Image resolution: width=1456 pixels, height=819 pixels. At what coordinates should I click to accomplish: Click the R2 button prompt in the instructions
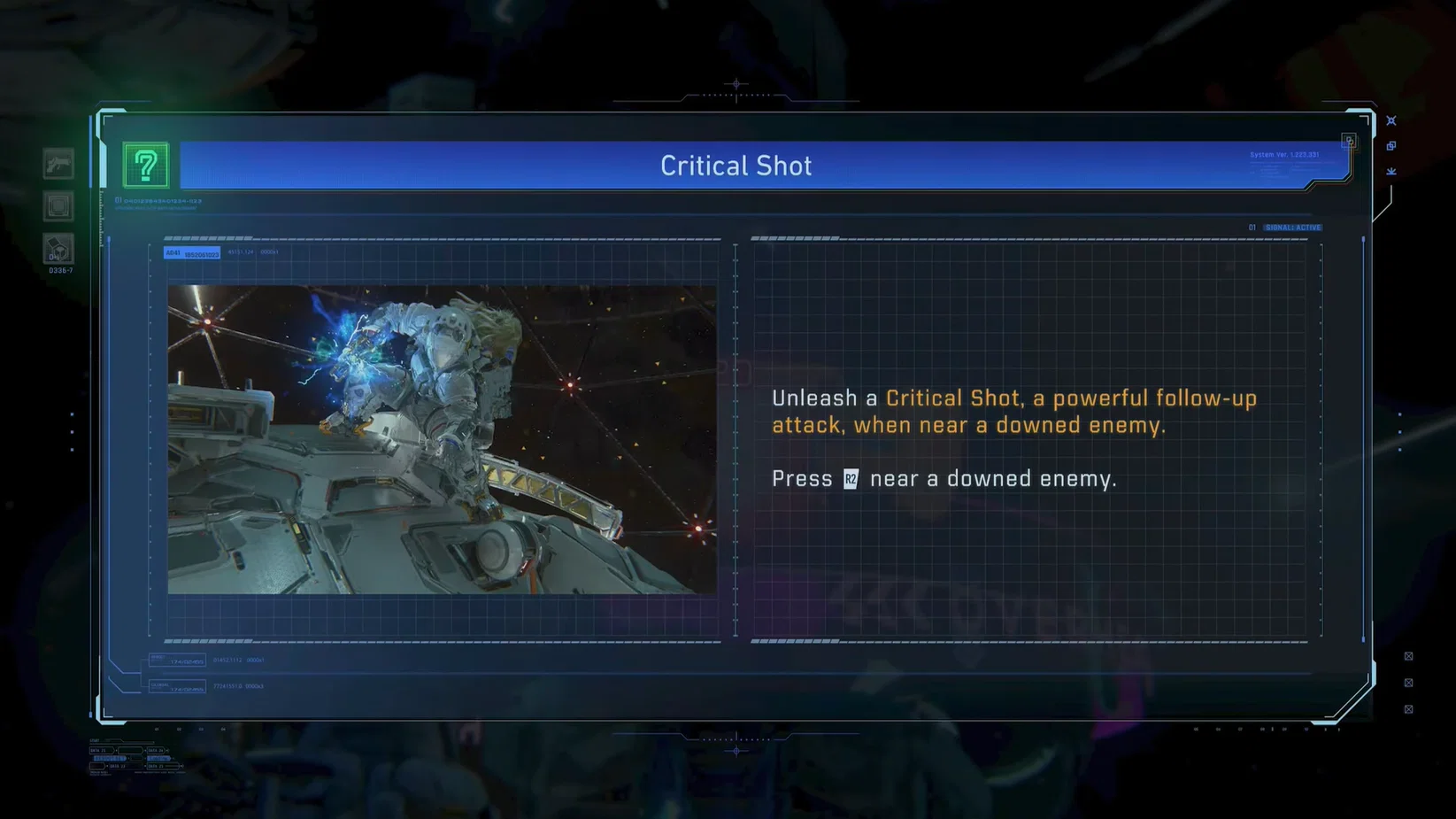(x=850, y=478)
